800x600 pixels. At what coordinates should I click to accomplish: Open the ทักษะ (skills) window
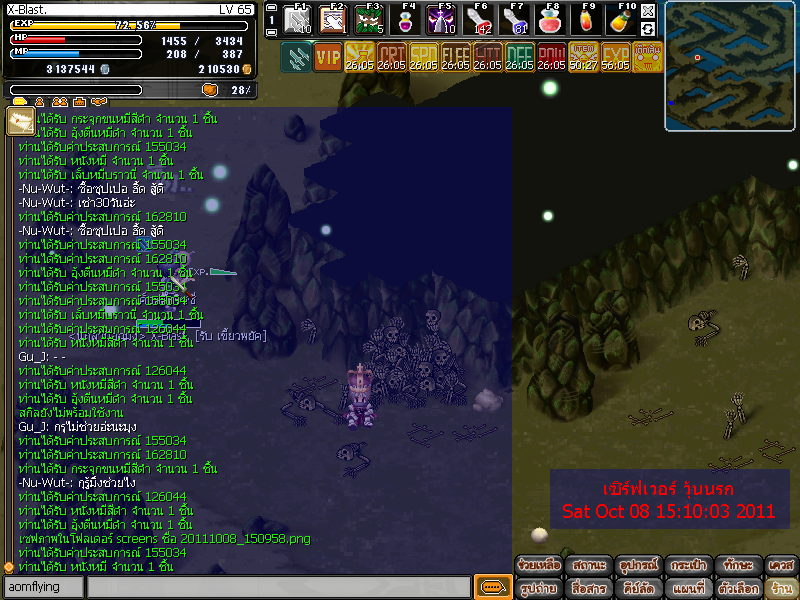pyautogui.click(x=735, y=566)
